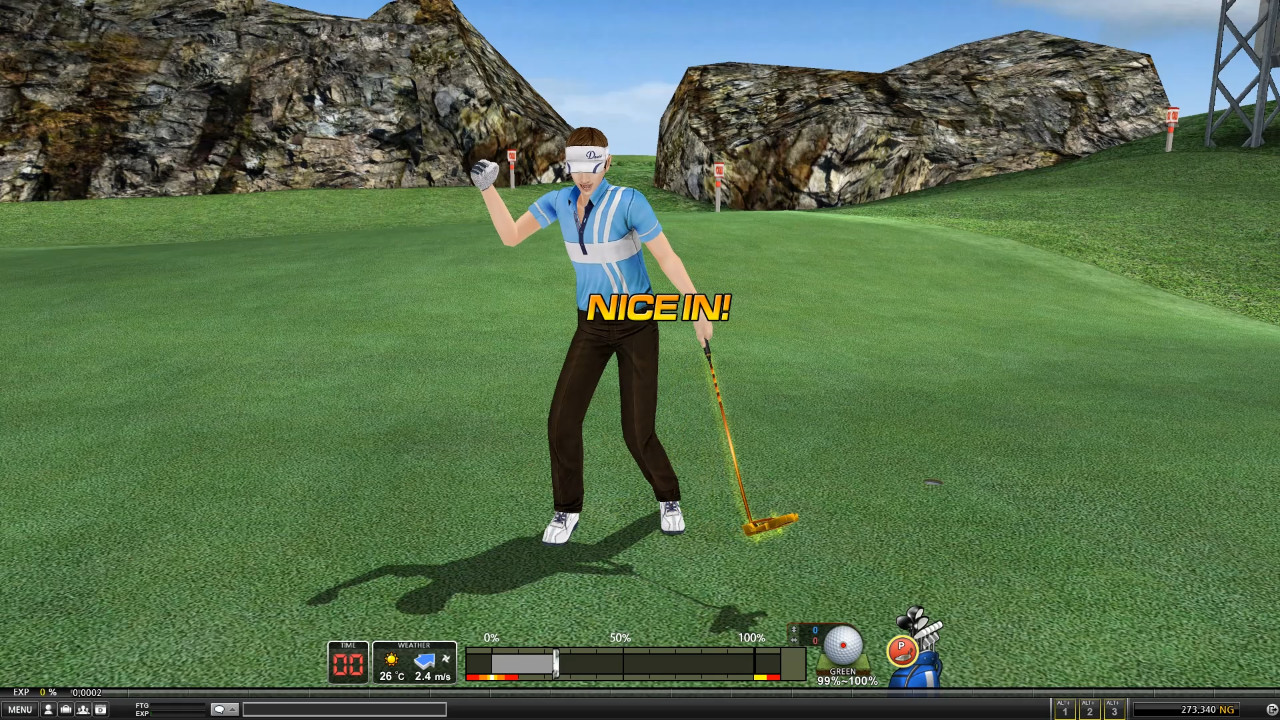
Task: Open the player profile icon next to MENU
Action: tap(47, 708)
